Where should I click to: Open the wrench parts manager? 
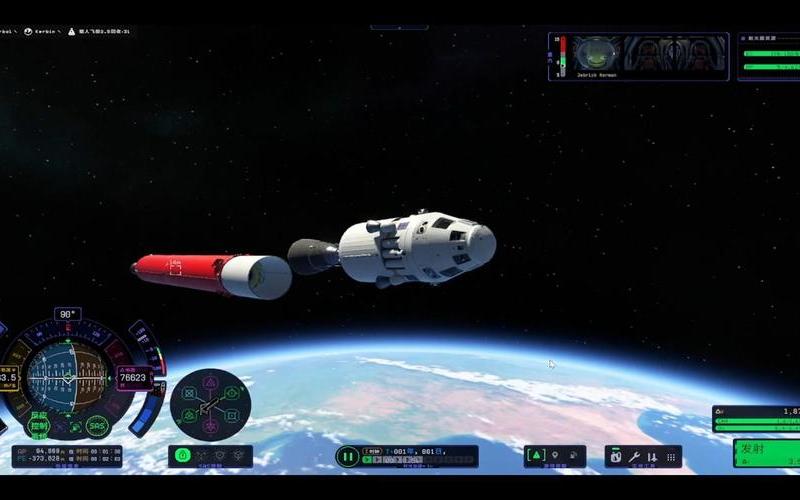(634, 457)
